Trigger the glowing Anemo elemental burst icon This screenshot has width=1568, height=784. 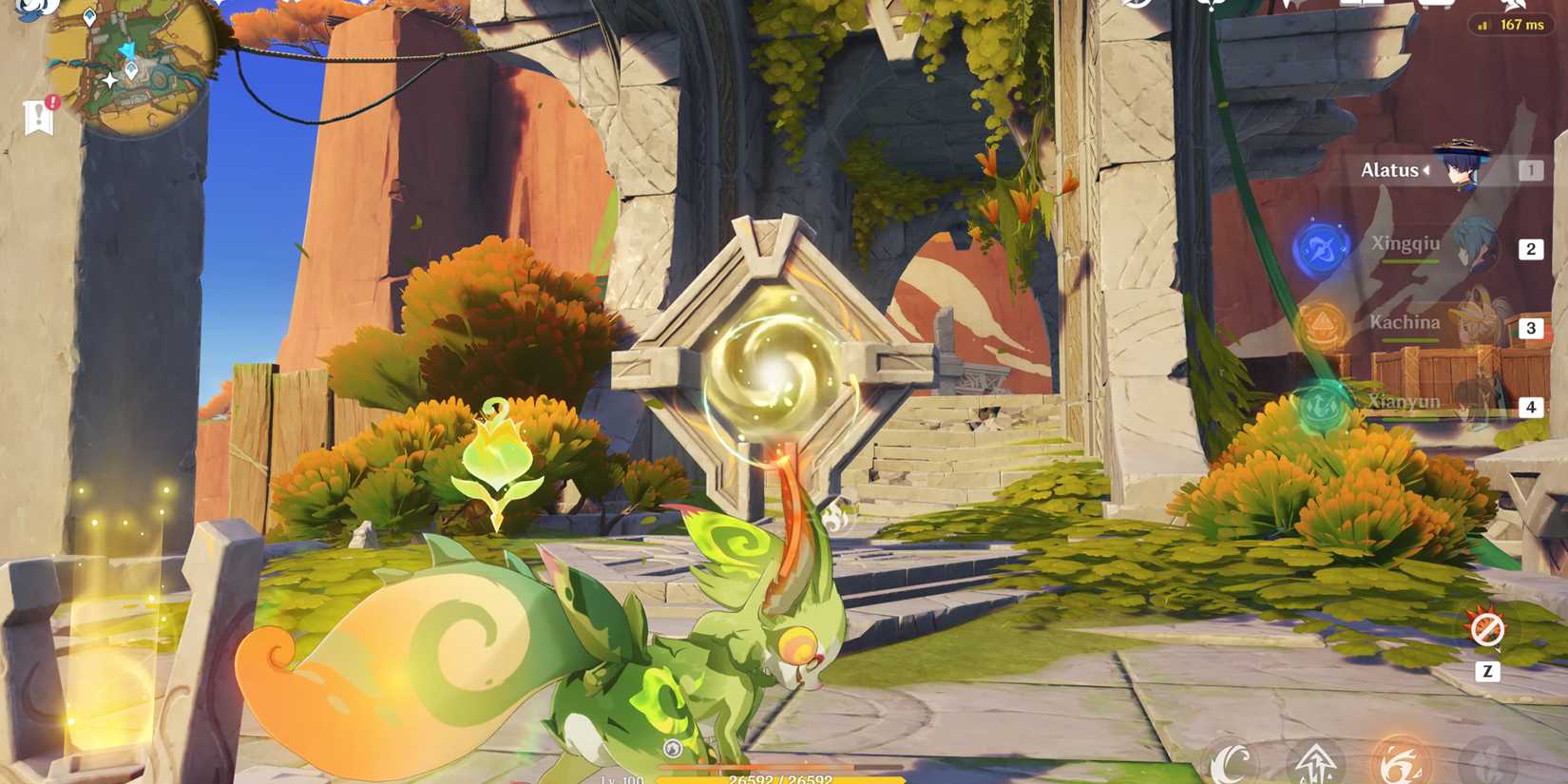tap(1402, 762)
